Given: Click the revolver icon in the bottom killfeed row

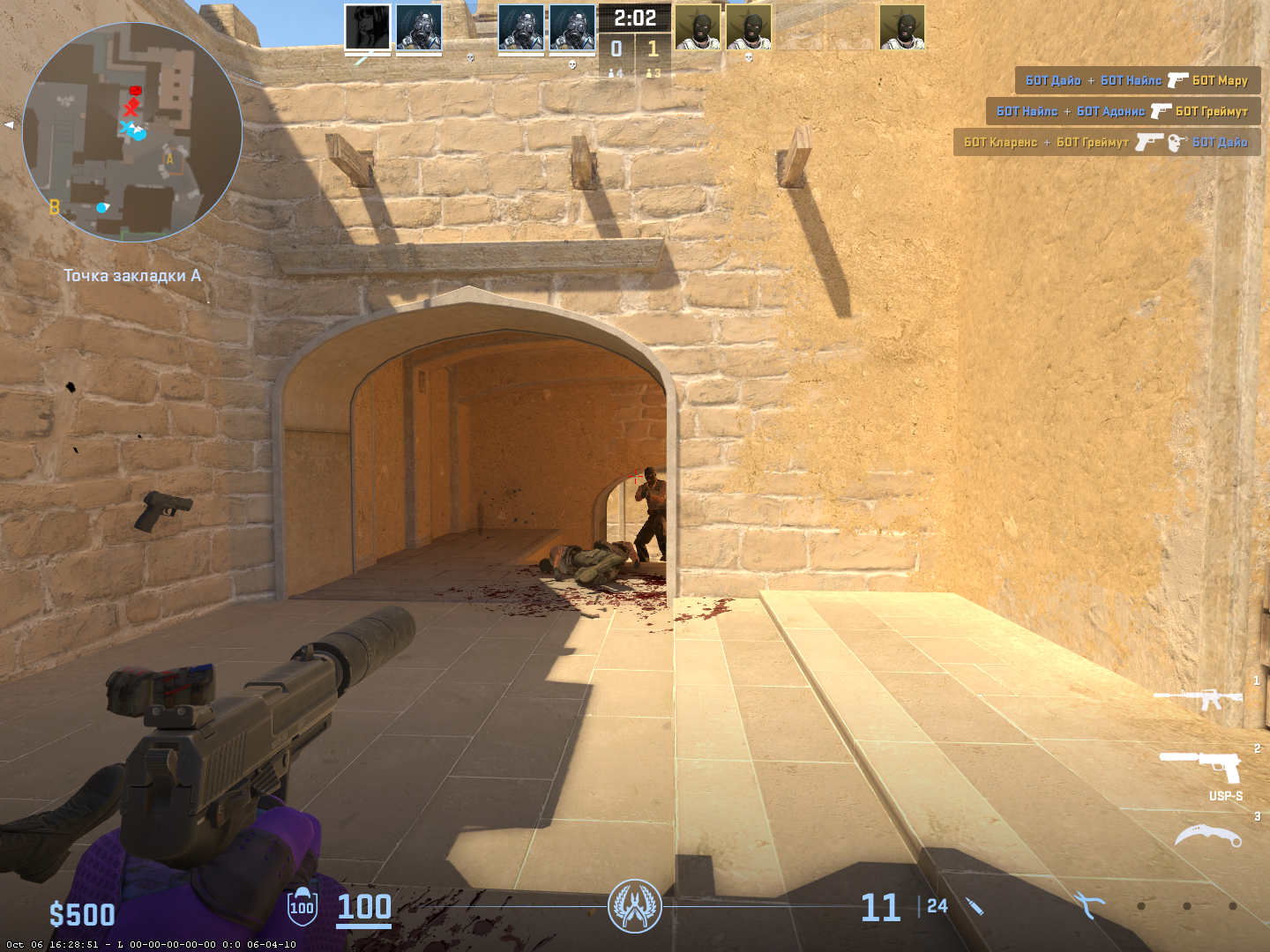Looking at the screenshot, I should click(x=1149, y=142).
